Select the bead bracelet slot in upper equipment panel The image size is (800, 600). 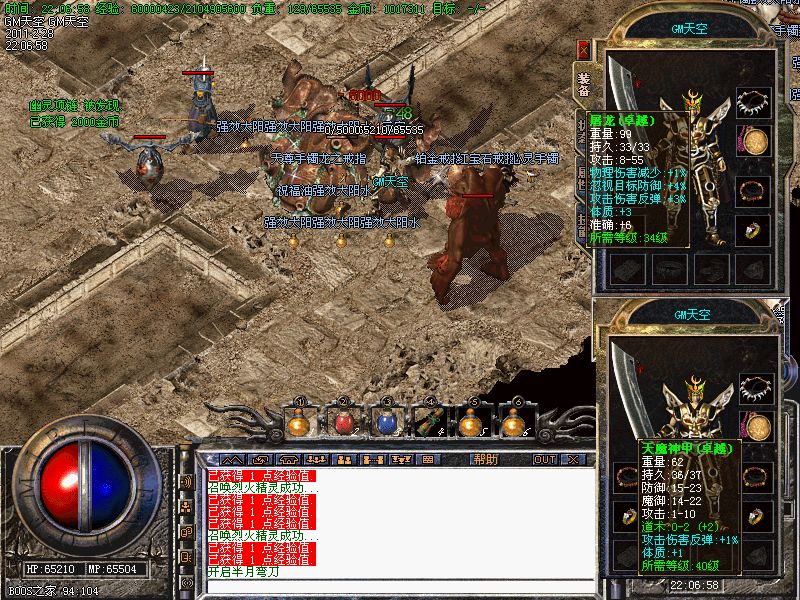tap(754, 189)
